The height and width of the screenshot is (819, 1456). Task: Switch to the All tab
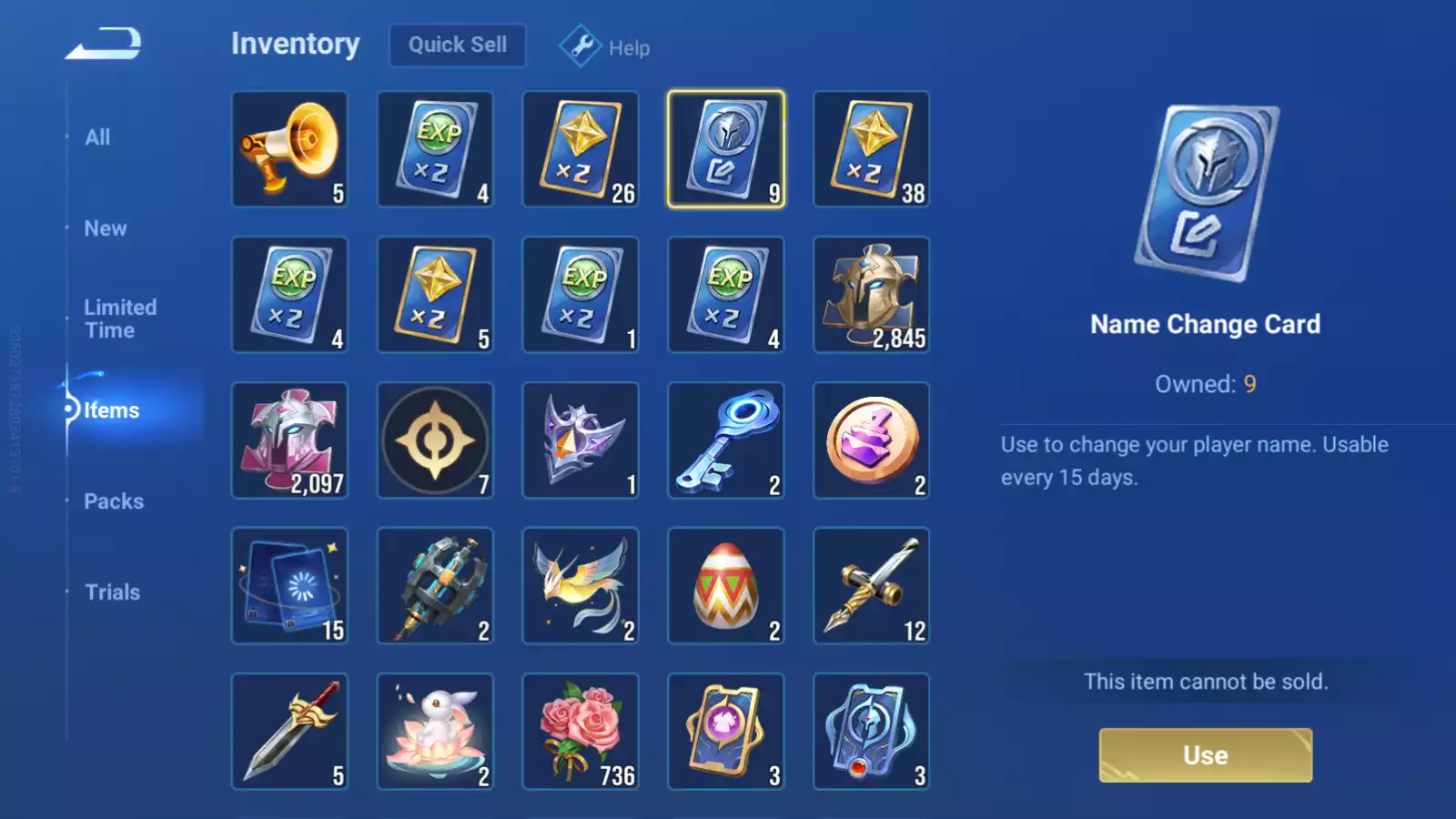97,137
